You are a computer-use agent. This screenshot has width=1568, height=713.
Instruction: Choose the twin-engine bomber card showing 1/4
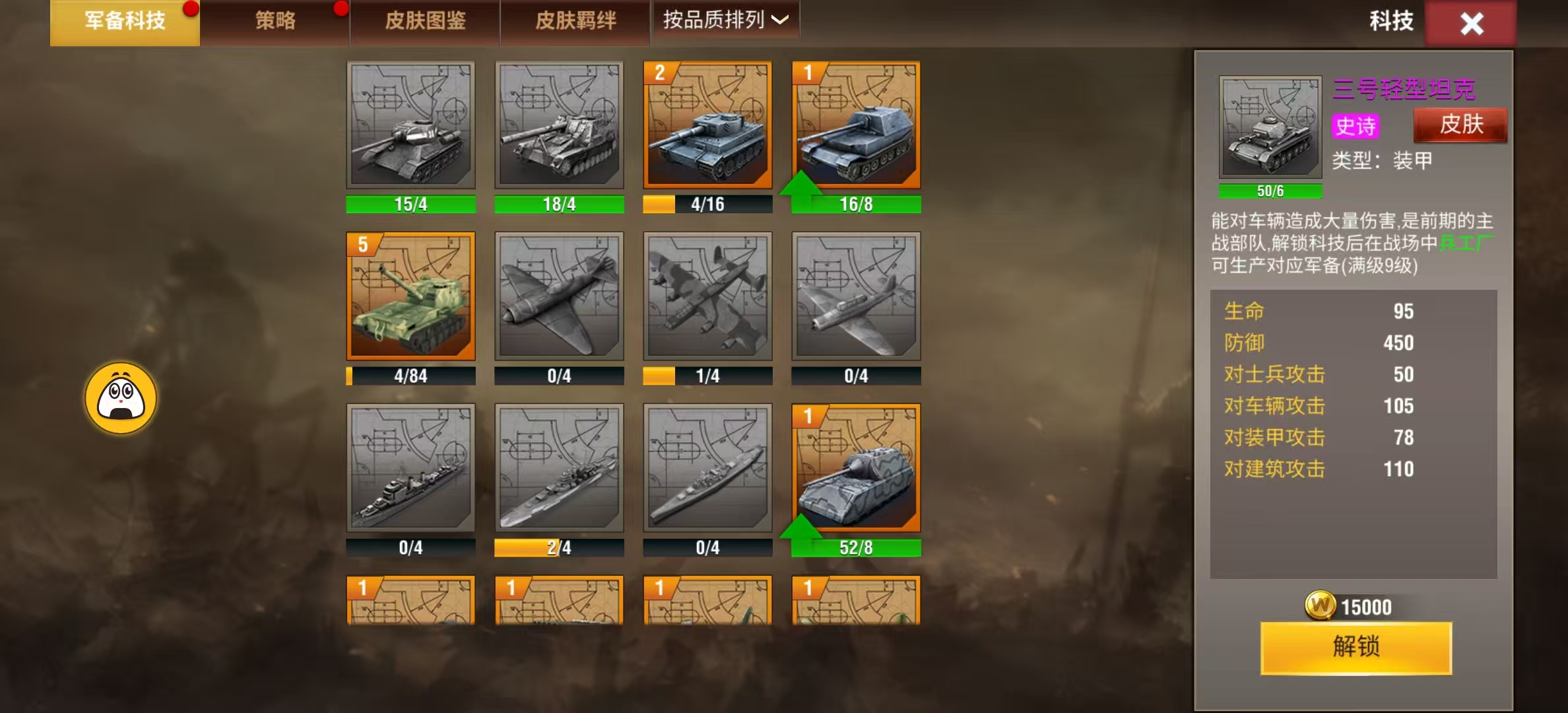click(707, 296)
